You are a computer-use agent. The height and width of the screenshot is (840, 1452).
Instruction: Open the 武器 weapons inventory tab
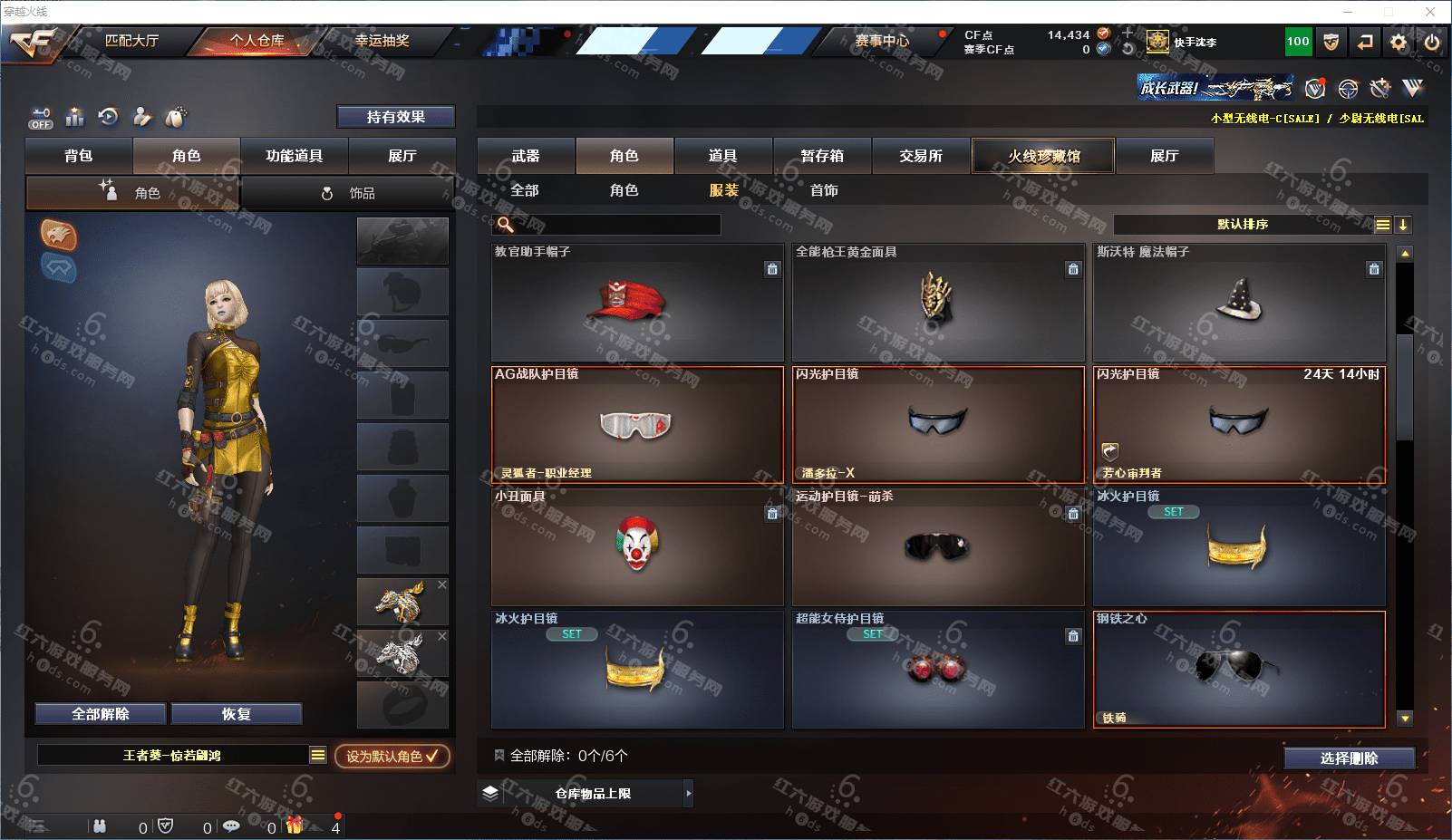(526, 156)
